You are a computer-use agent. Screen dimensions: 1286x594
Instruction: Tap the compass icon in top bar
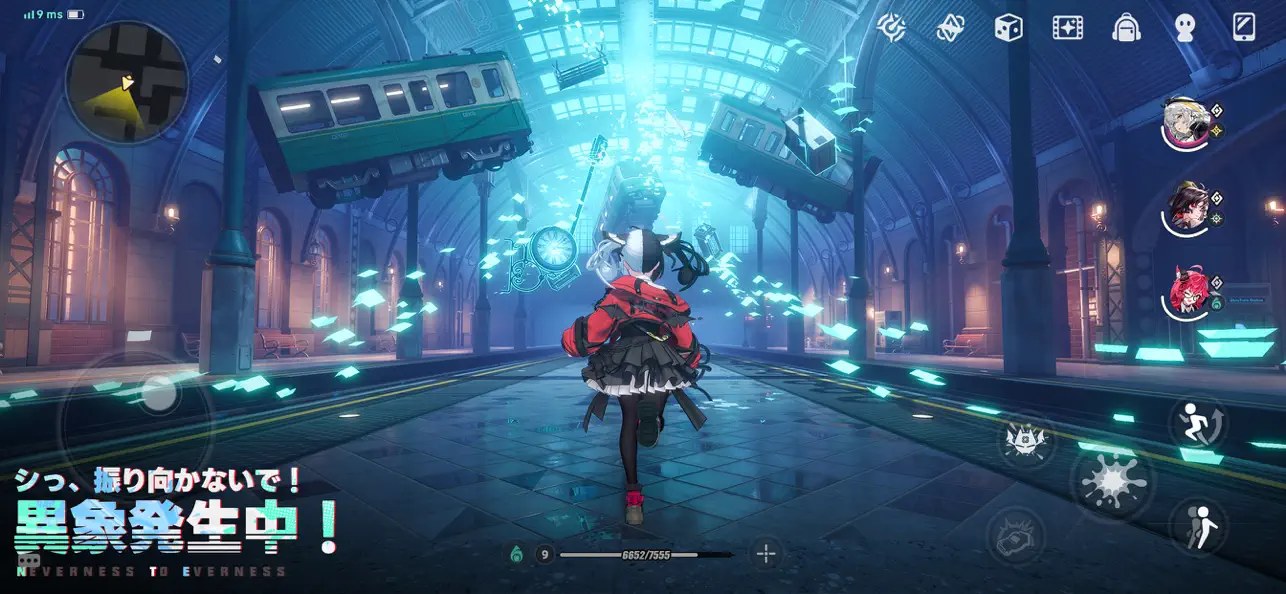892,26
